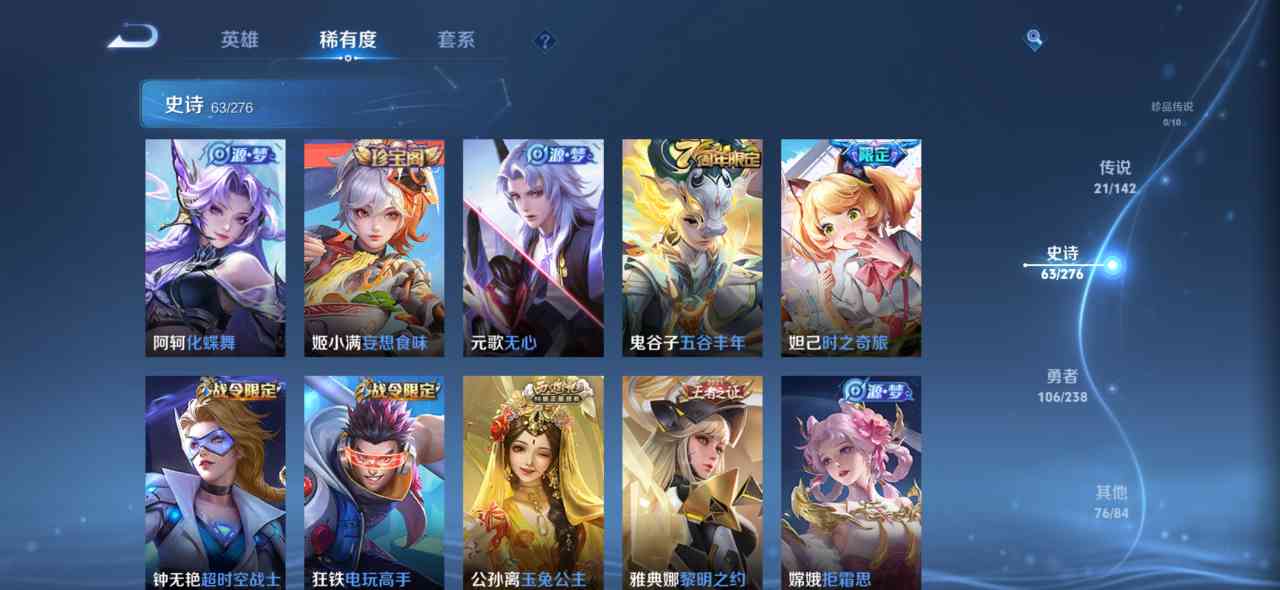Choose the 鬼谷子 五谷丰年 skin card
Viewport: 1280px width, 590px height.
(x=692, y=247)
